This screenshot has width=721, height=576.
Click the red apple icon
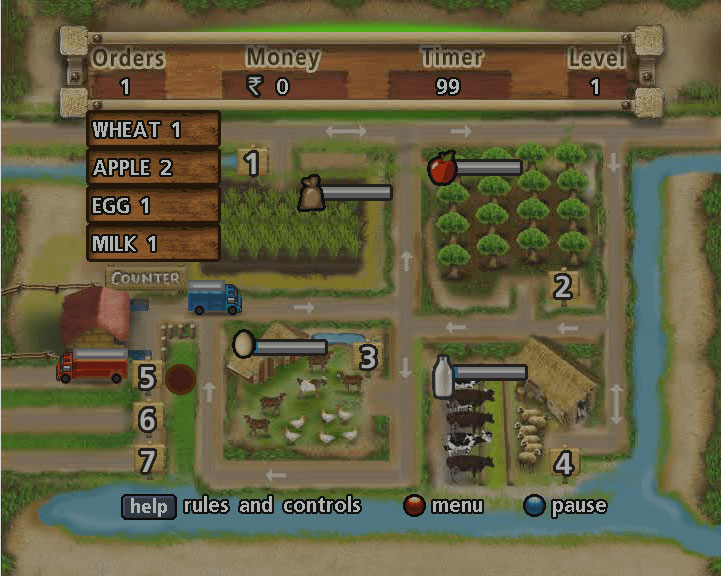click(441, 168)
